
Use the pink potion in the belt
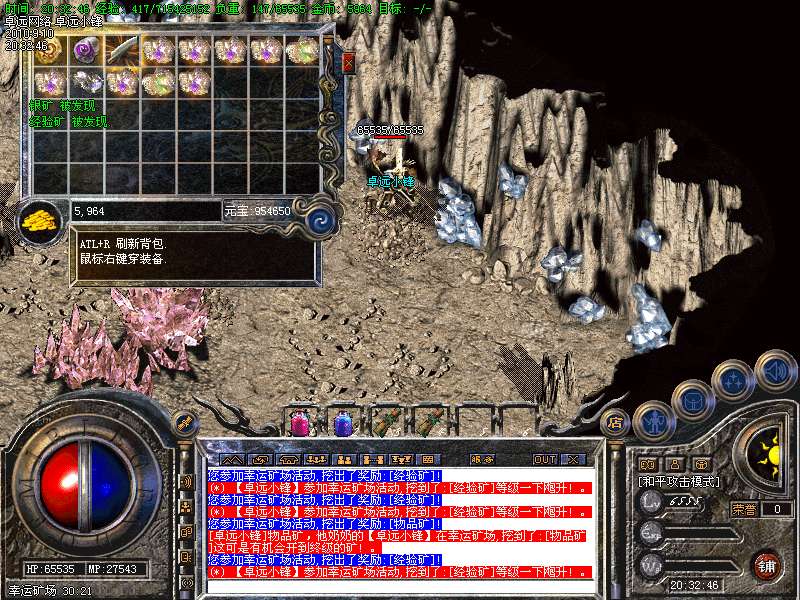(298, 423)
